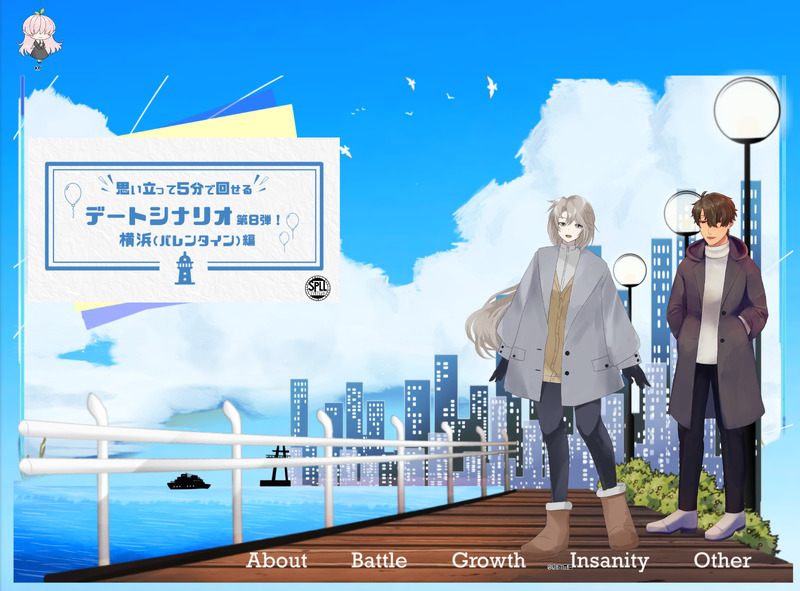This screenshot has width=800, height=591.
Task: Open the About section
Action: pos(277,561)
